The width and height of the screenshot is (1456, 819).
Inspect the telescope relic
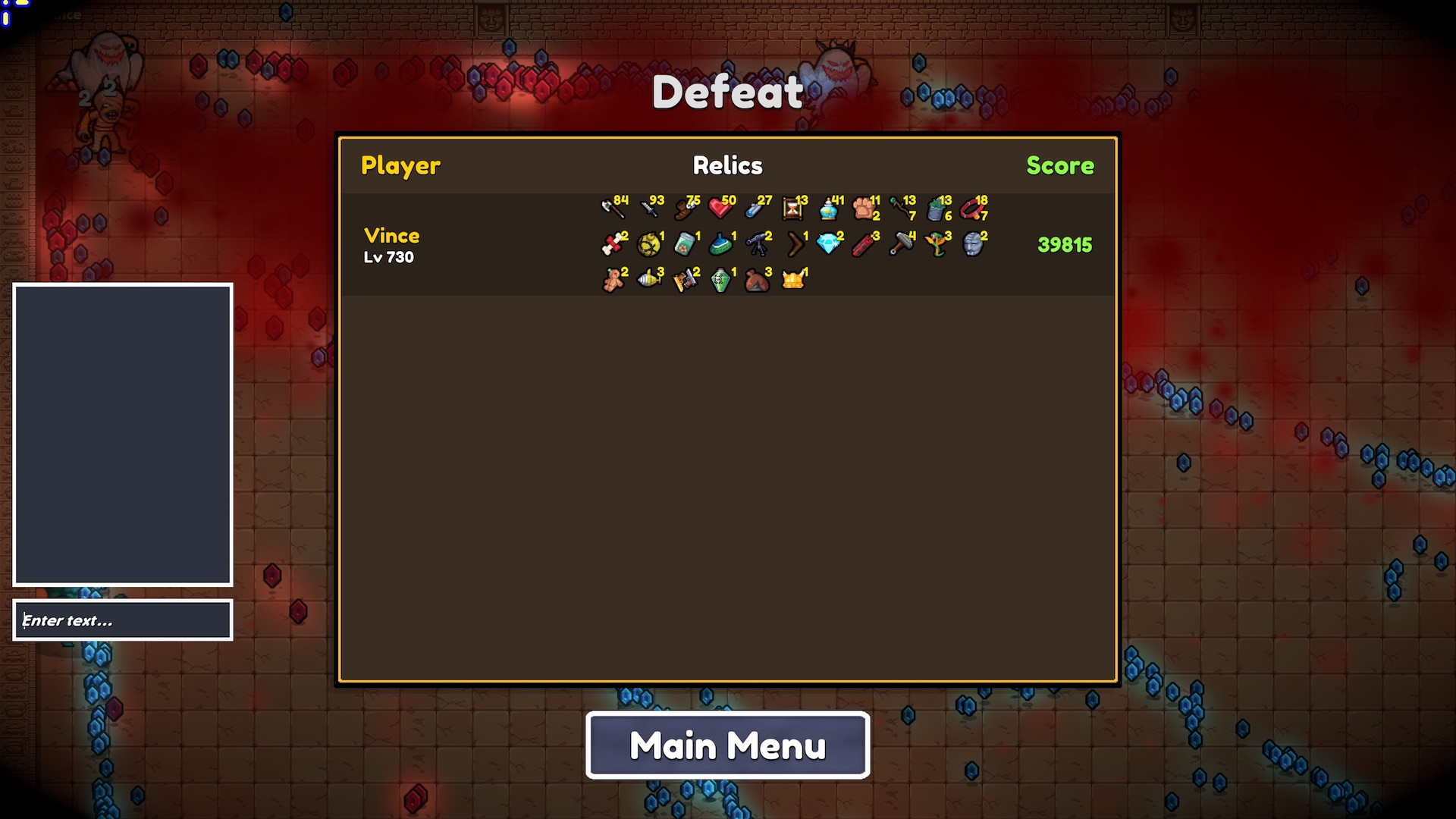click(x=757, y=244)
